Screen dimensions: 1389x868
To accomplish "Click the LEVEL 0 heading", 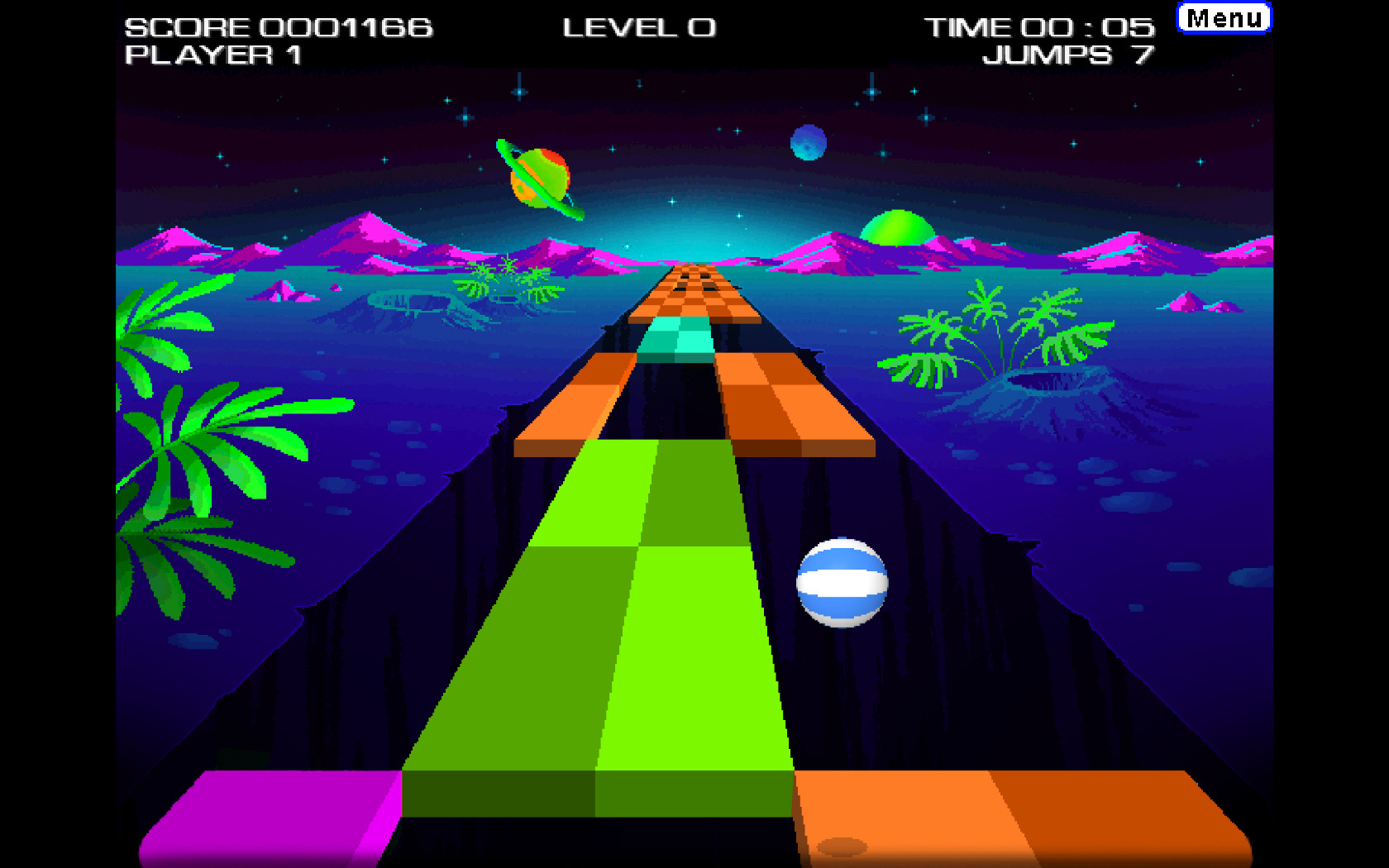I will point(641,26).
